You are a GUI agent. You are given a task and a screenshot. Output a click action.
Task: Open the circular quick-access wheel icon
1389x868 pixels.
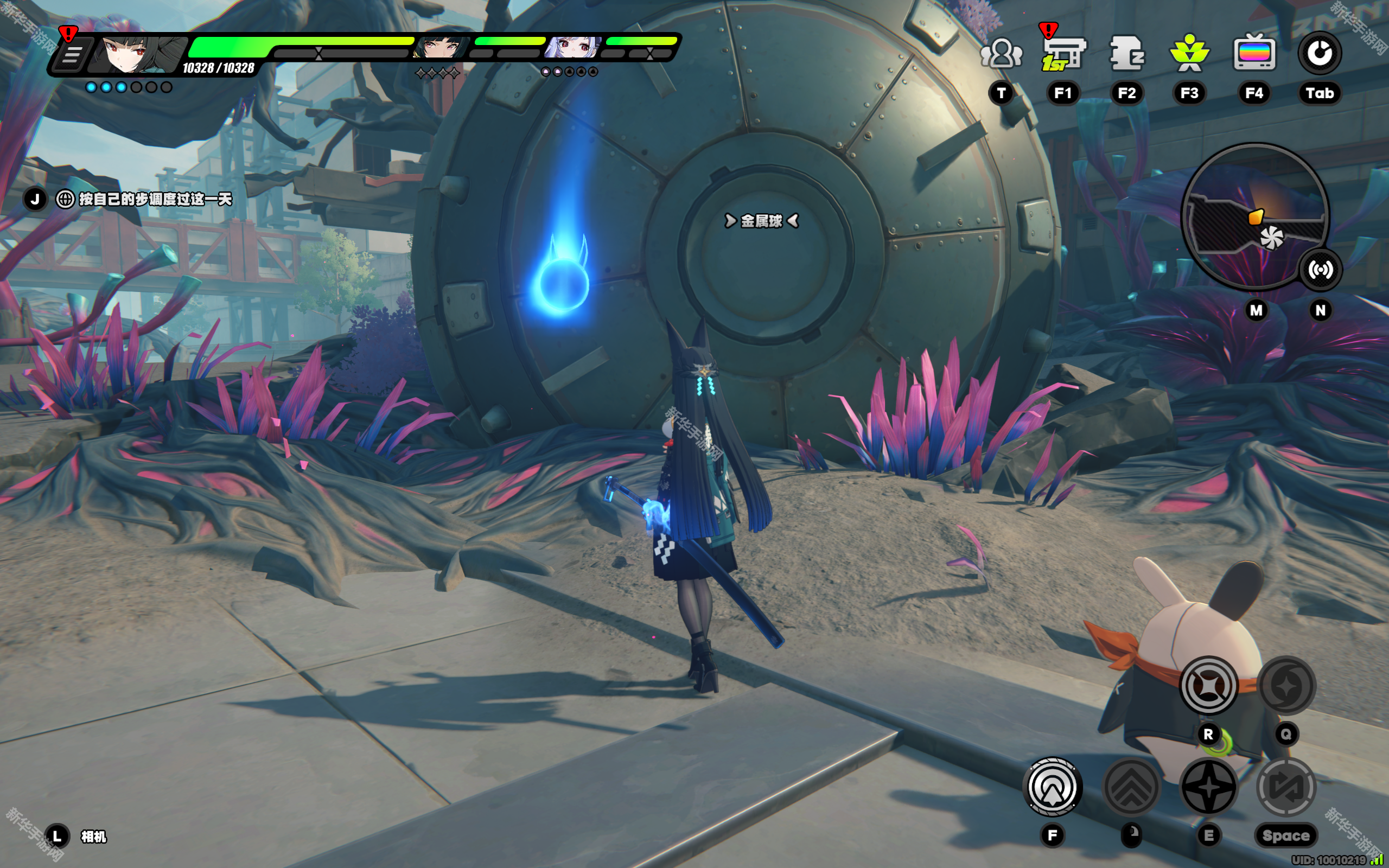click(1320, 54)
